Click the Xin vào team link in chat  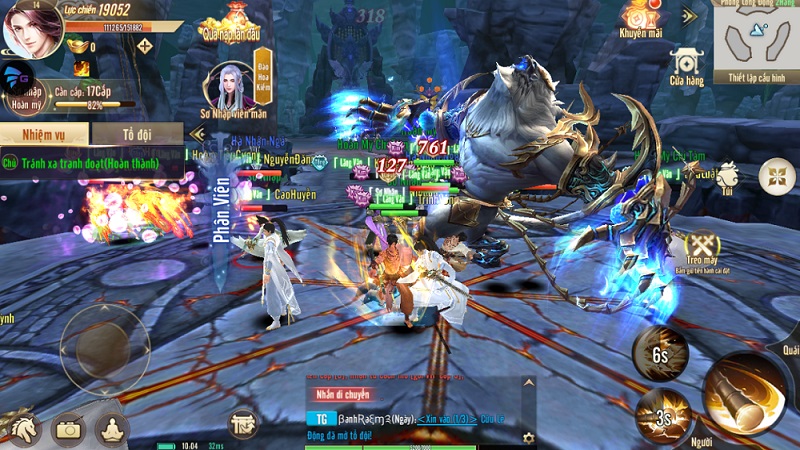pyautogui.click(x=446, y=418)
